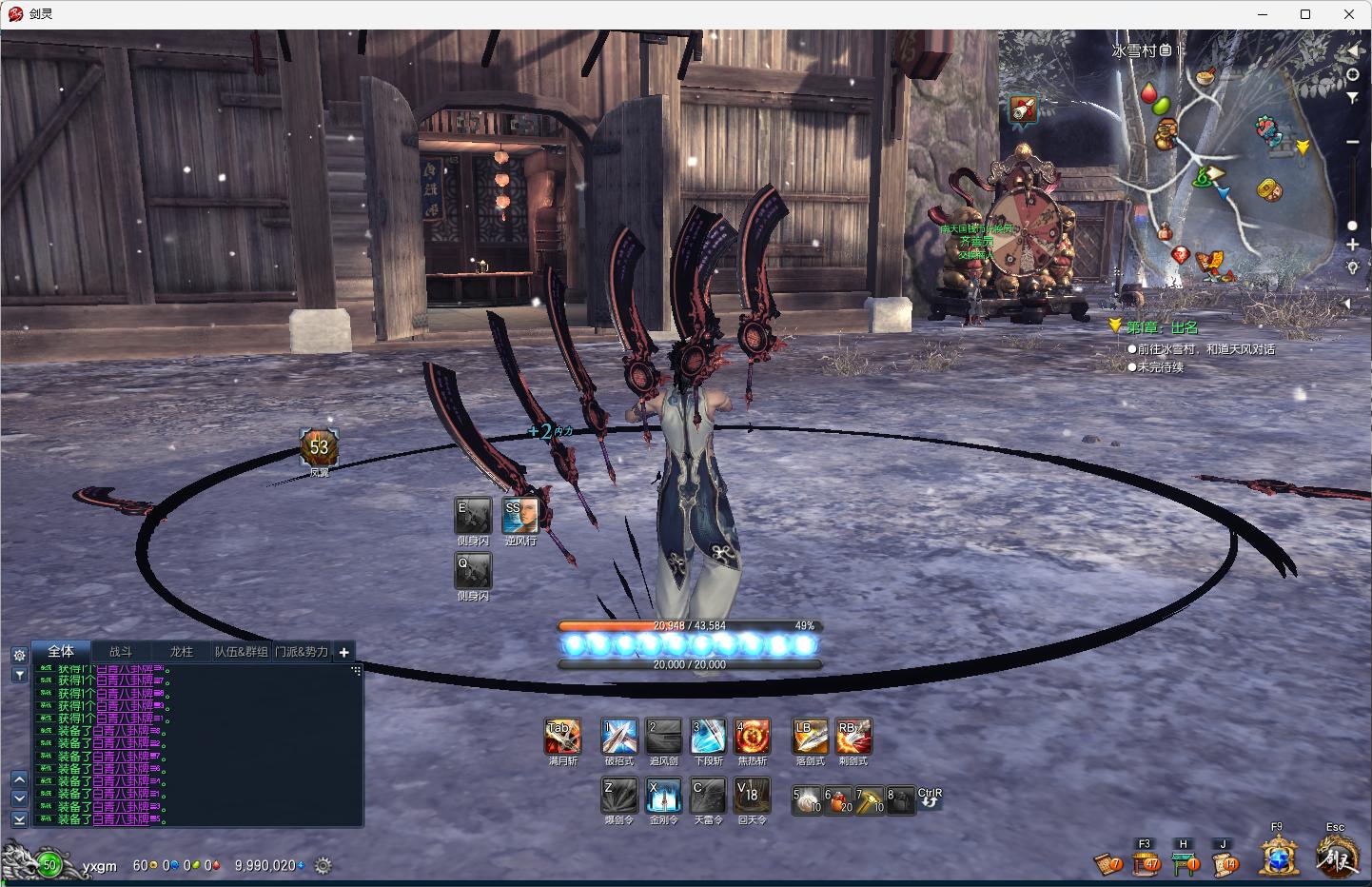Trigger the 下段斩 skill icon
Viewport: 1372px width, 887px height.
(708, 737)
